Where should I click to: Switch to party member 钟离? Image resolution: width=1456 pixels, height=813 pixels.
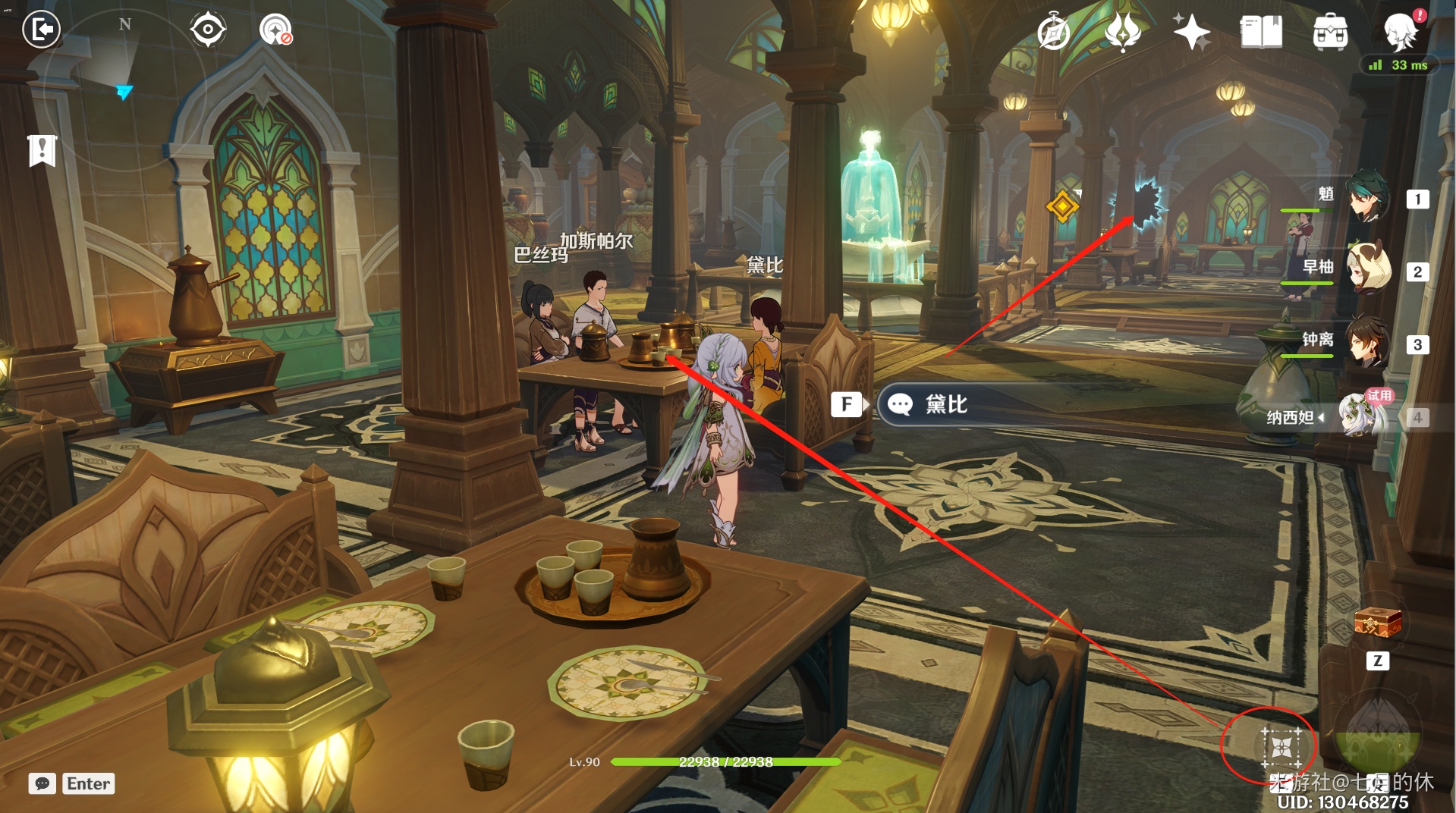[1368, 343]
